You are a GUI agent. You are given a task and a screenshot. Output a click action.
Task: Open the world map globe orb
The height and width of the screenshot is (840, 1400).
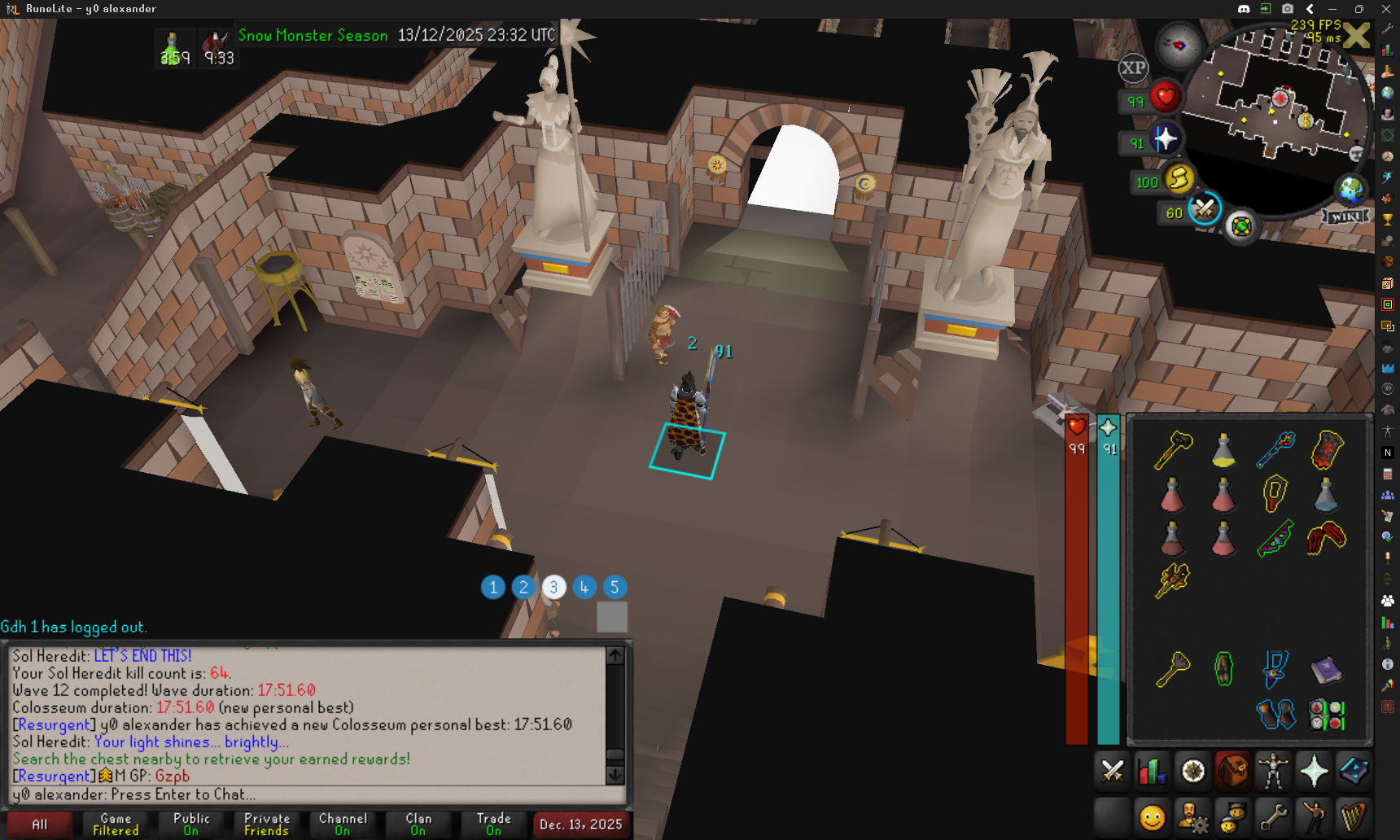point(1351,190)
